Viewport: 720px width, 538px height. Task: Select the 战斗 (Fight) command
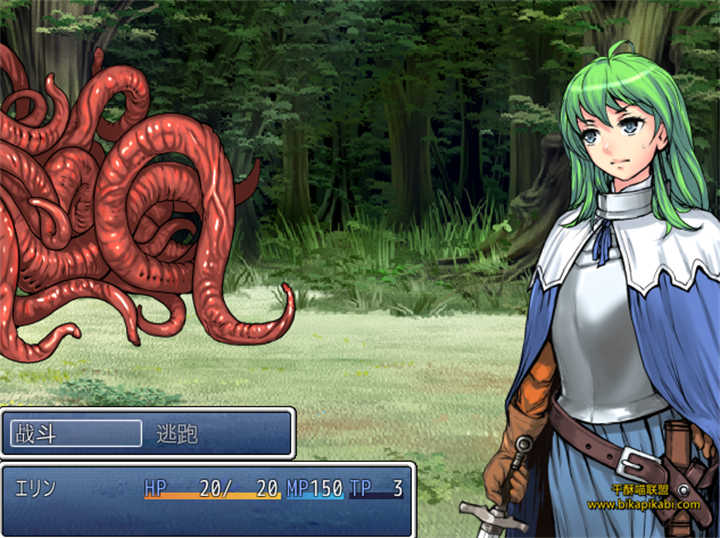(75, 434)
